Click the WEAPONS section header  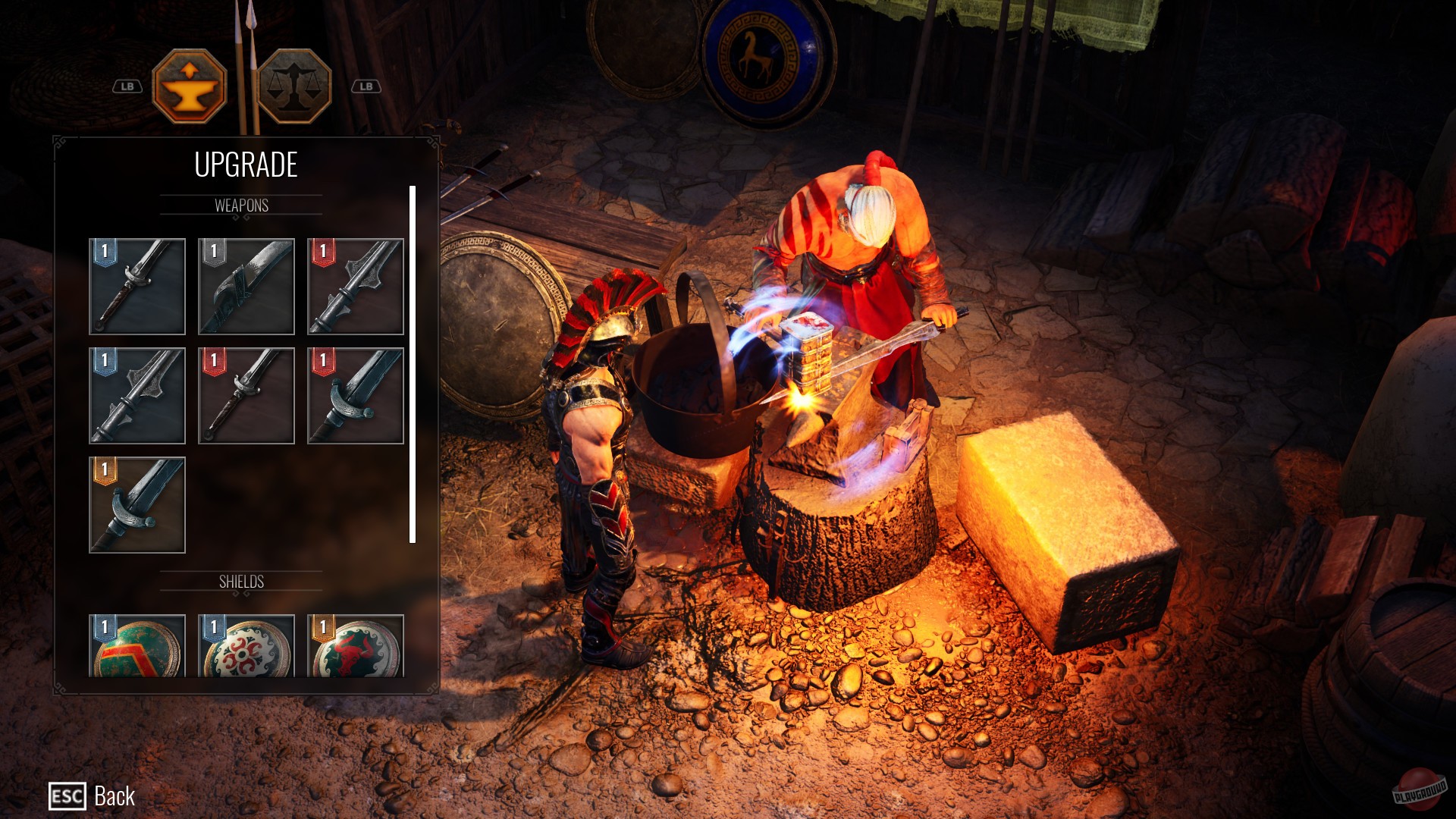(243, 204)
